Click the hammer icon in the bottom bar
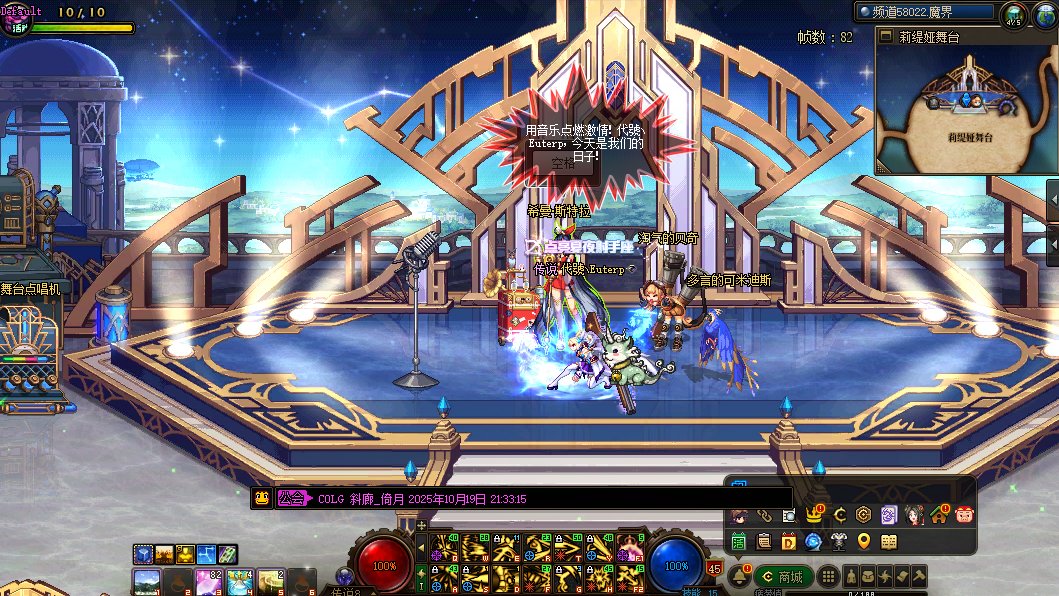 917,576
